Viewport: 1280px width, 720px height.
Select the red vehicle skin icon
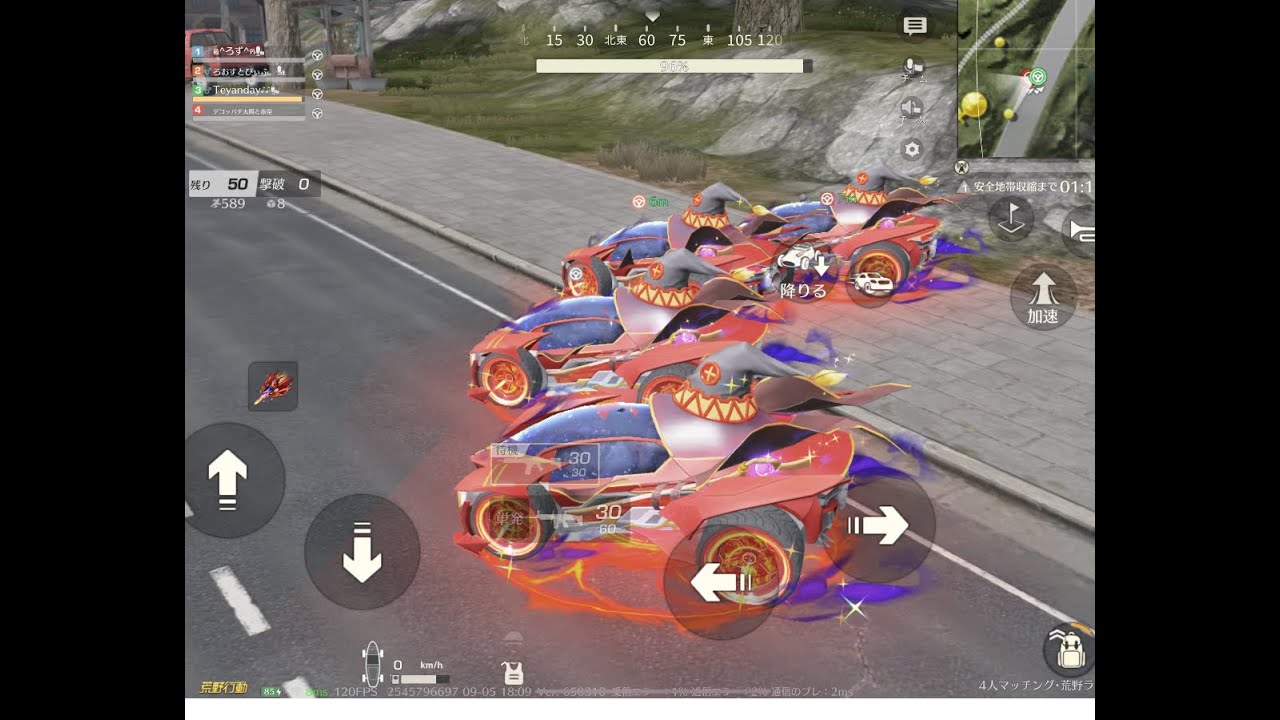[273, 386]
